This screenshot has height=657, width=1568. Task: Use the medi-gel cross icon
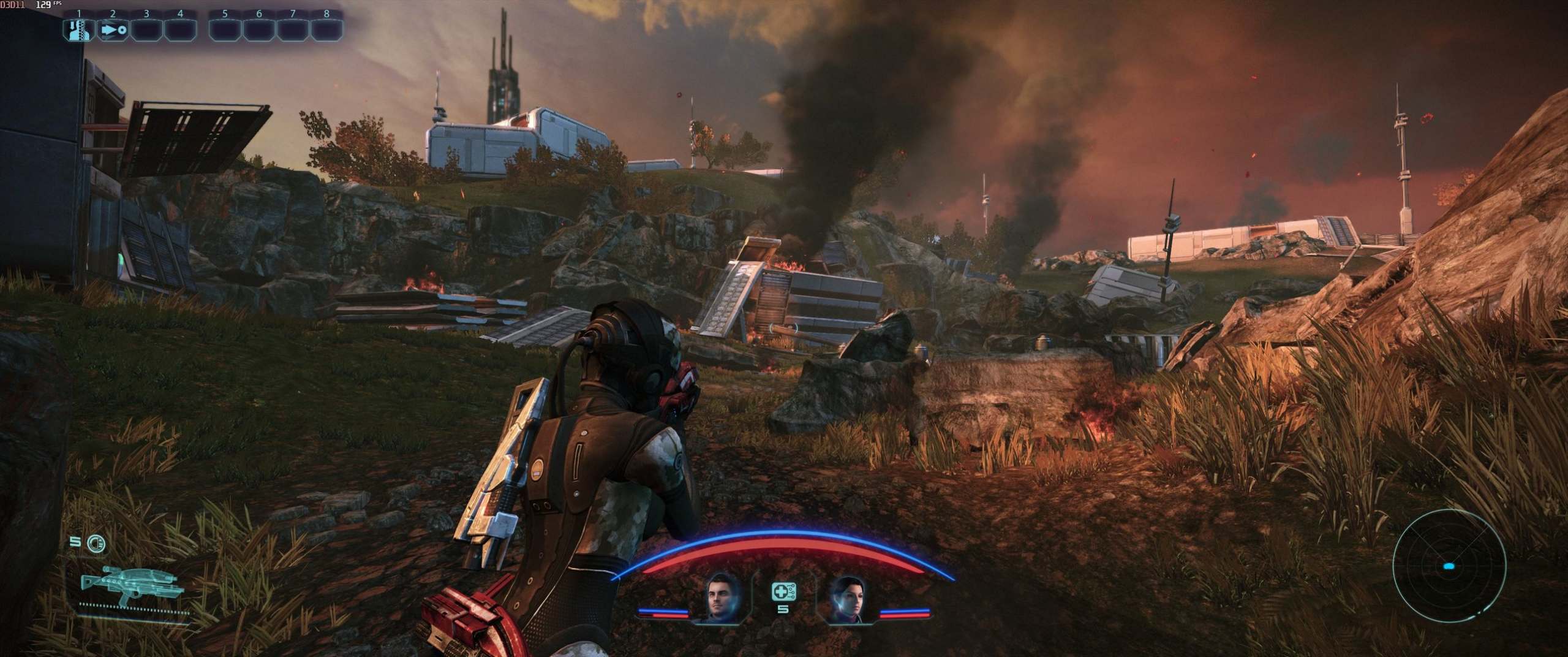(x=783, y=591)
